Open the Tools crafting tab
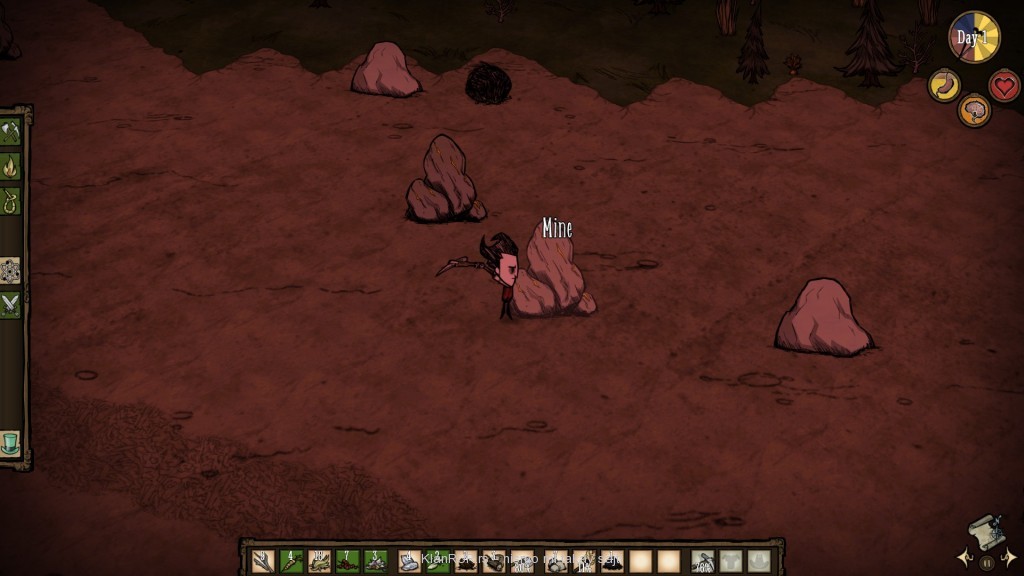The width and height of the screenshot is (1024, 576). pyautogui.click(x=11, y=131)
